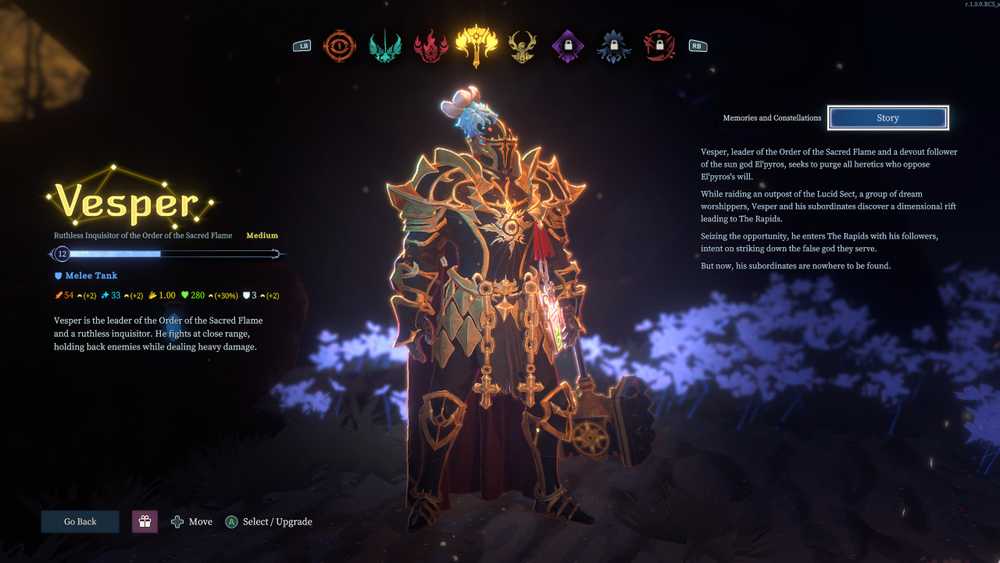The width and height of the screenshot is (1000, 563).
Task: Select the locked blue spiky character
Action: (613, 45)
